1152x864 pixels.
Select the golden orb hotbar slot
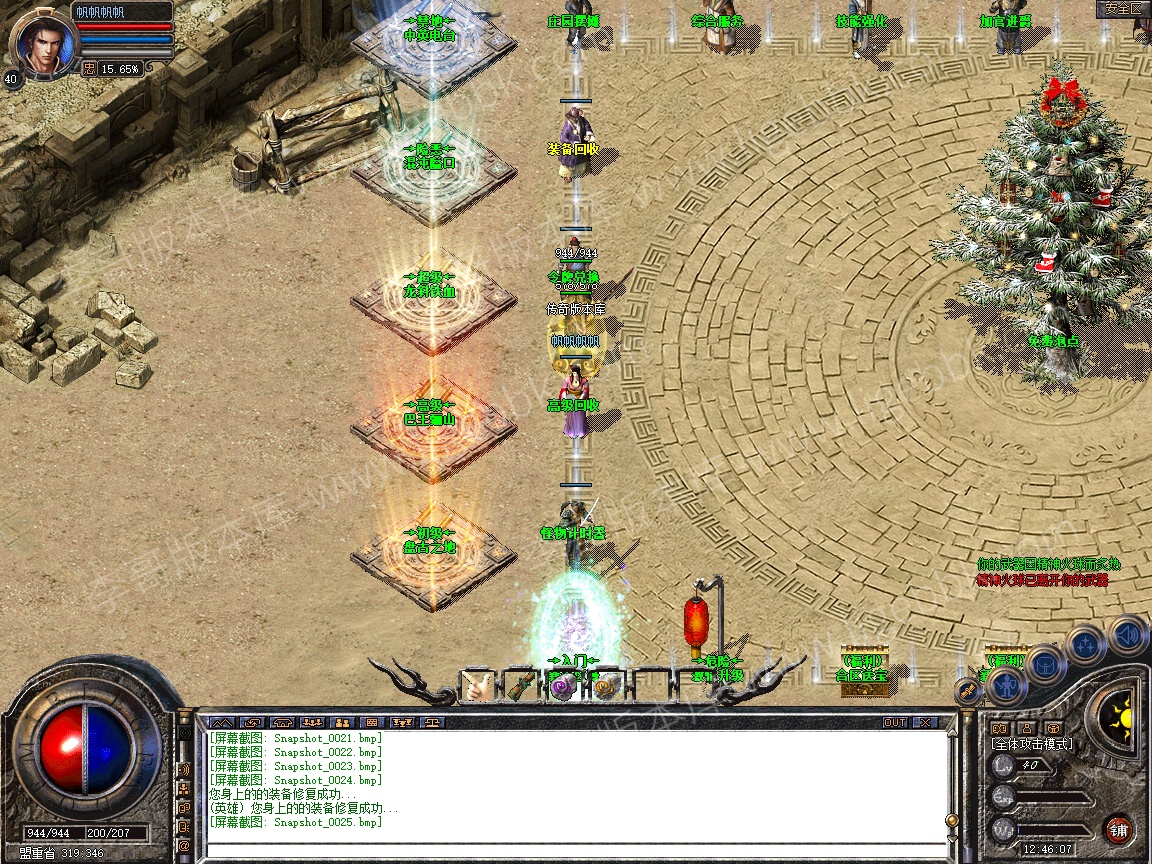(x=606, y=686)
